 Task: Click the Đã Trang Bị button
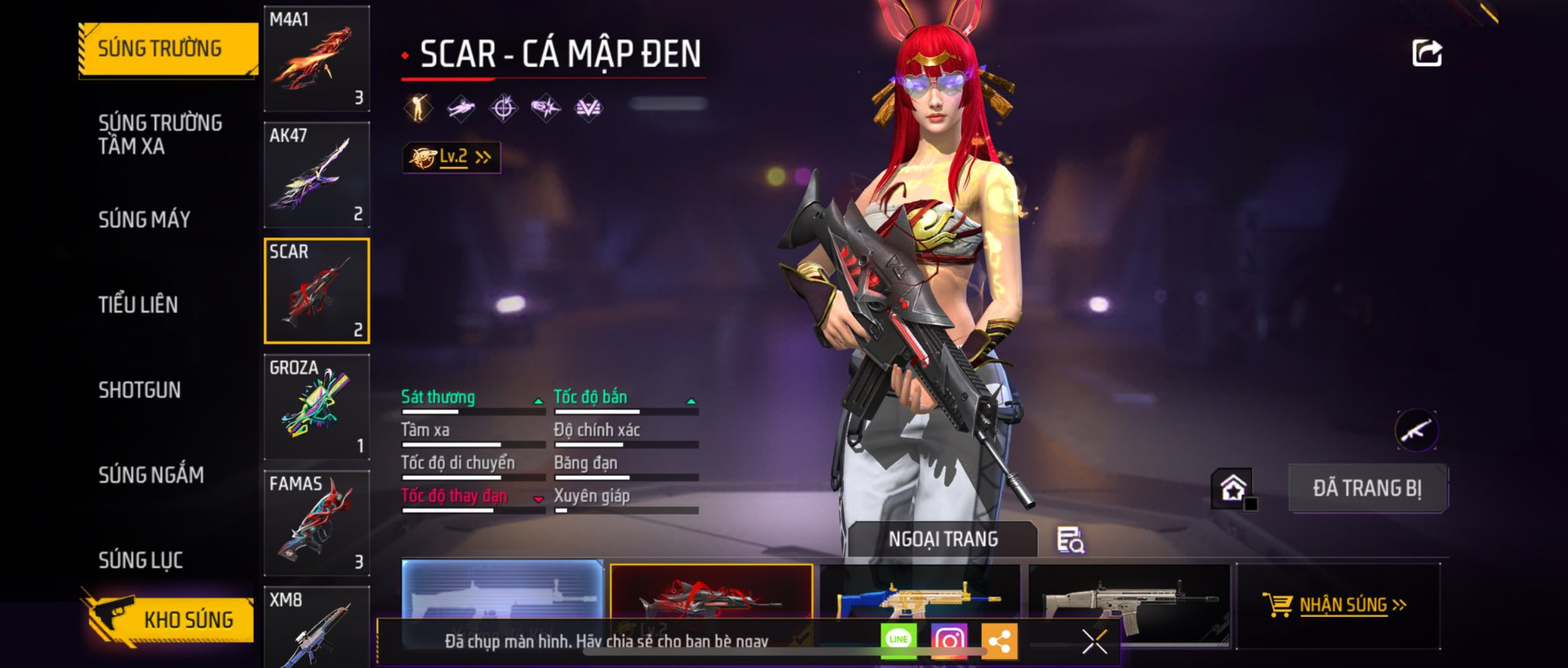(1367, 489)
